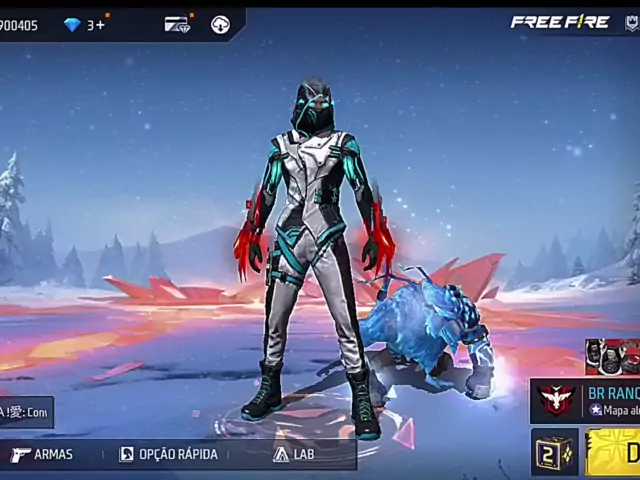
Task: Open the OPÇÃO RÁPIDA quick option
Action: pyautogui.click(x=168, y=454)
